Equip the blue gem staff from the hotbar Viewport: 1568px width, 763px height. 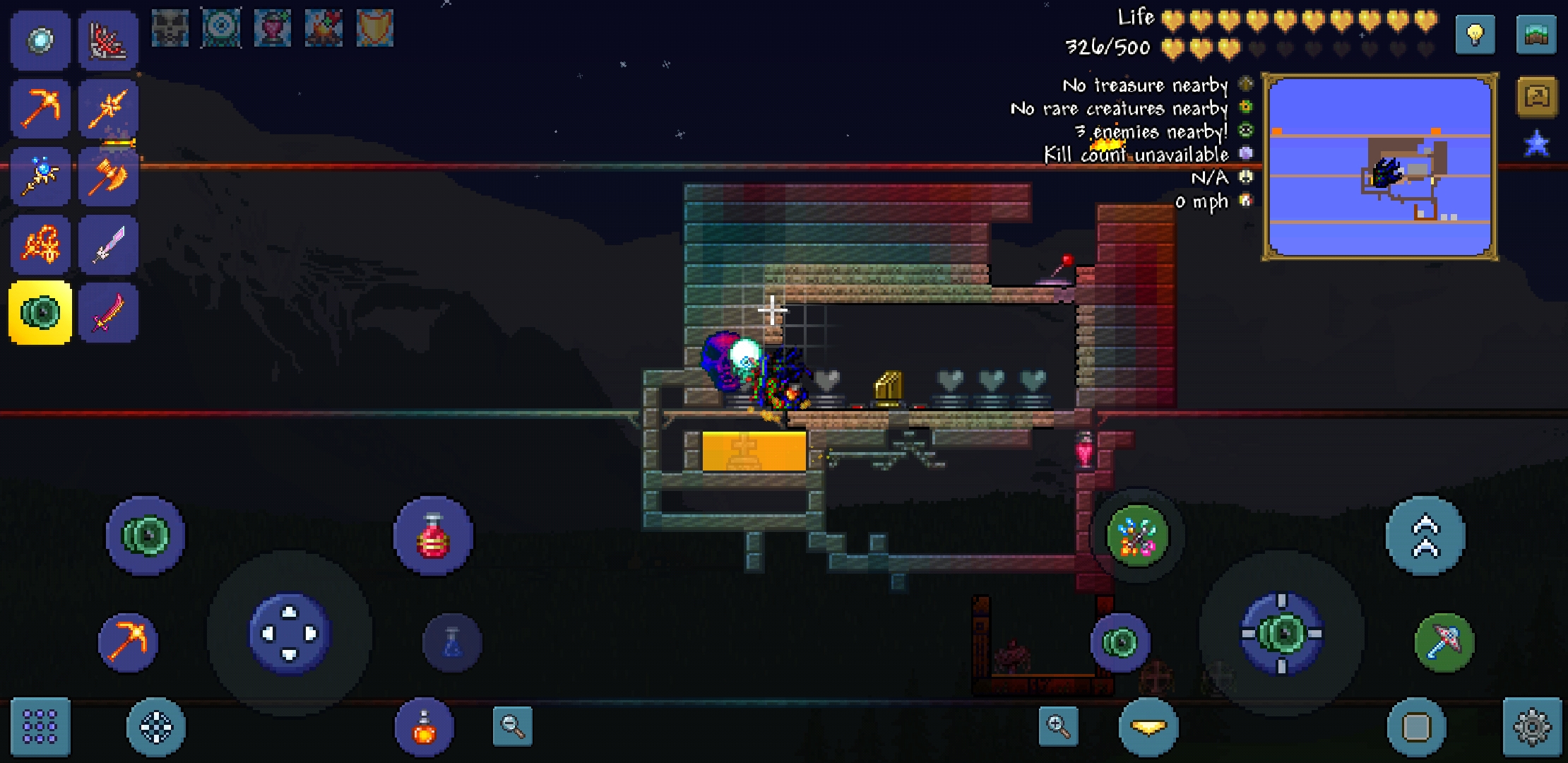pos(40,177)
